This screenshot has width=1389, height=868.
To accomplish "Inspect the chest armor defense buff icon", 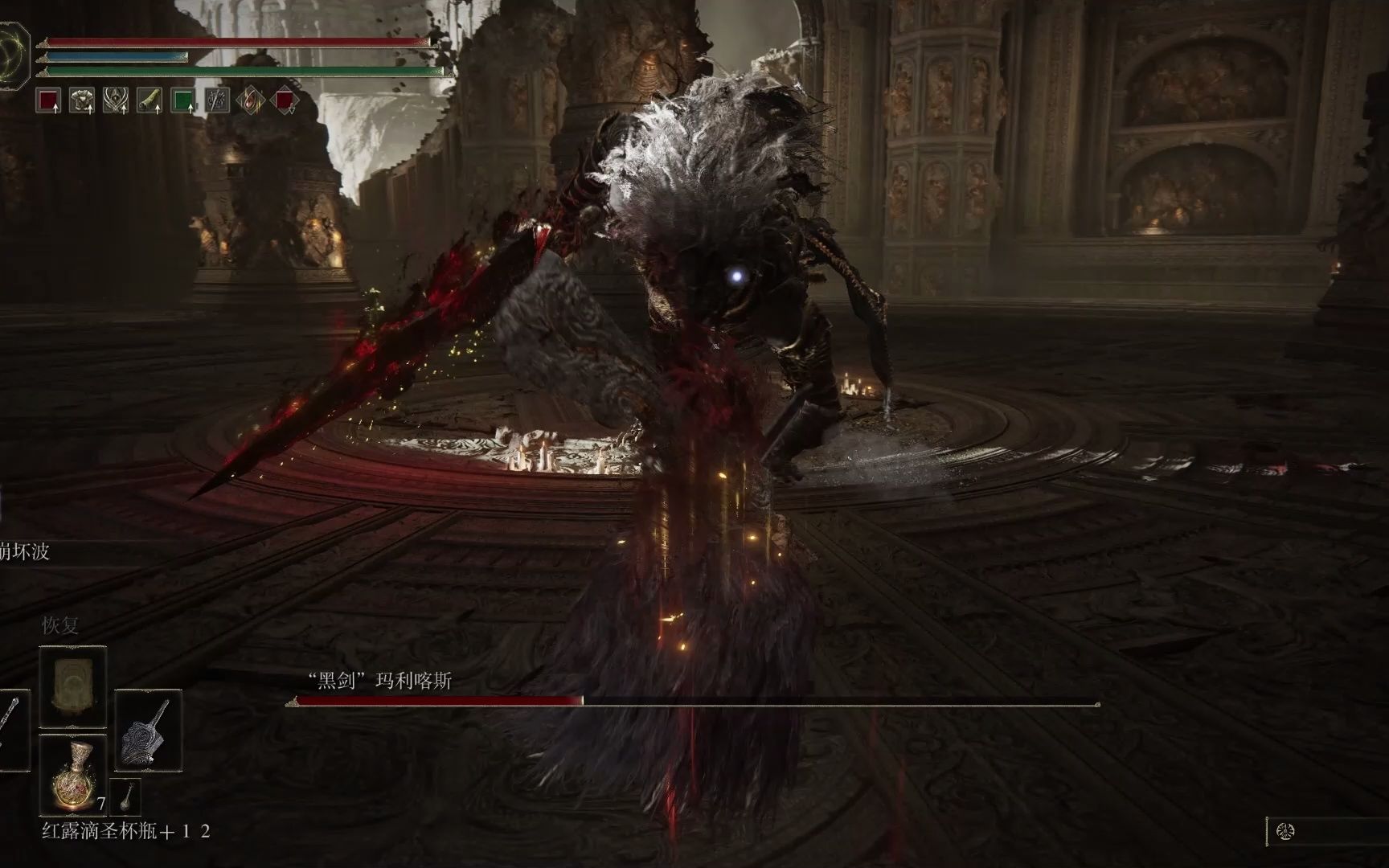I will 82,100.
